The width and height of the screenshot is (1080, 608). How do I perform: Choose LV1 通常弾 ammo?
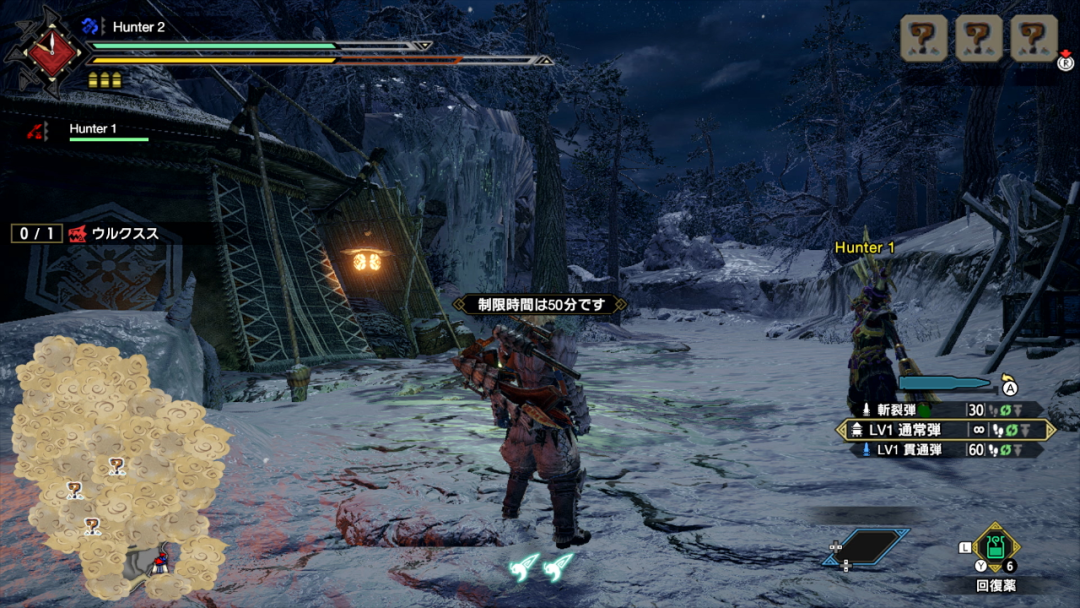coord(945,430)
